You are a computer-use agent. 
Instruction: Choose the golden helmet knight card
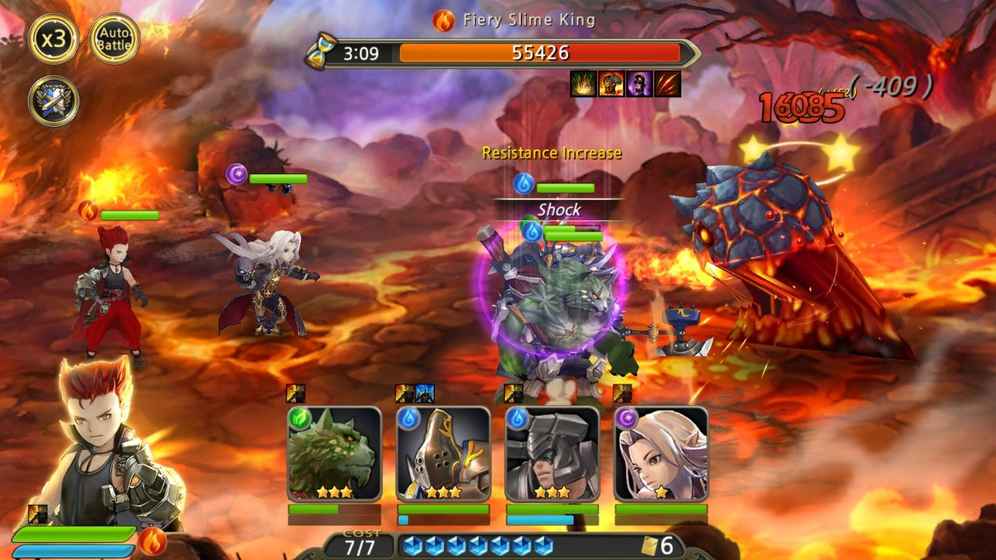[443, 454]
